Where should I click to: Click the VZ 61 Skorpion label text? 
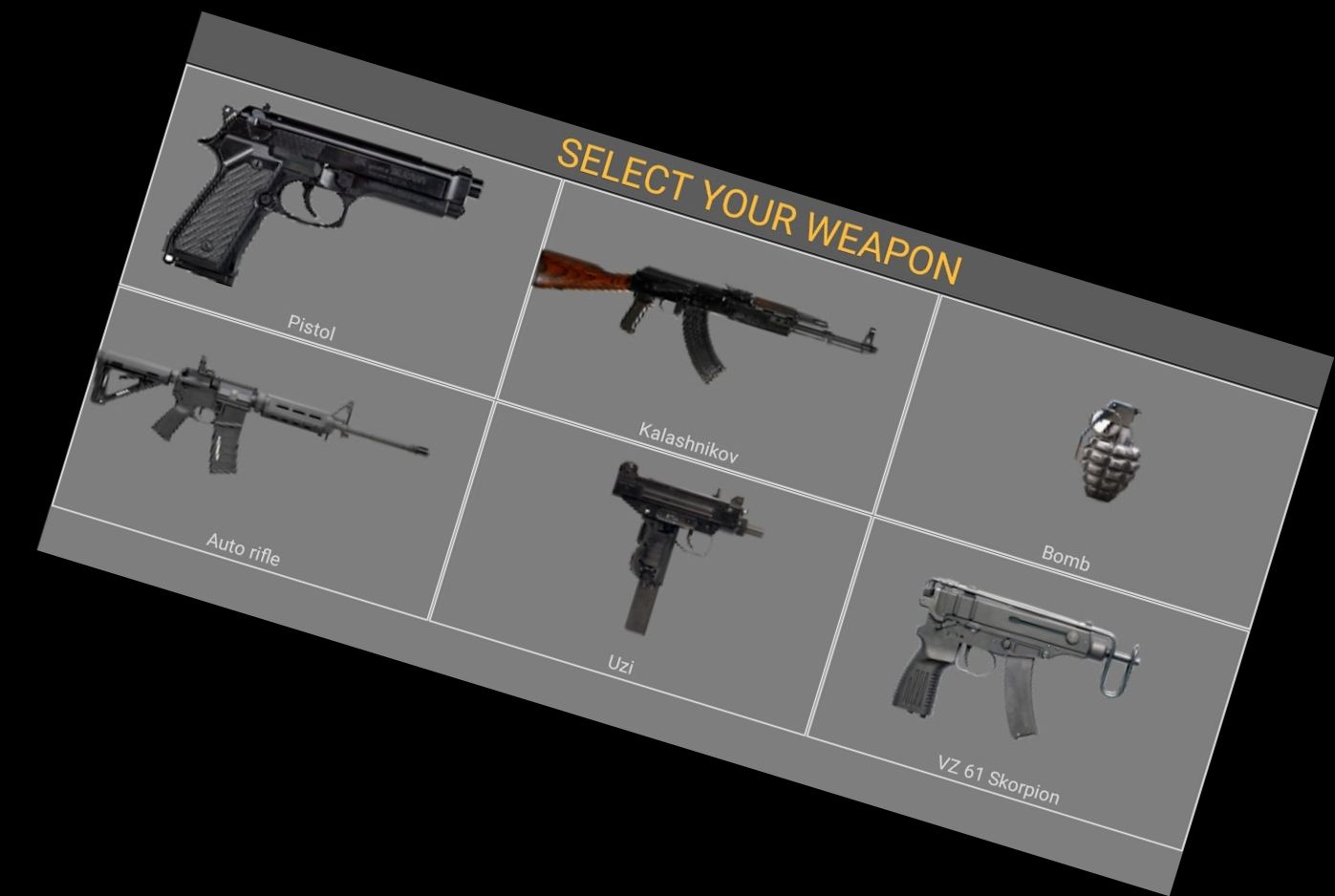coord(997,778)
